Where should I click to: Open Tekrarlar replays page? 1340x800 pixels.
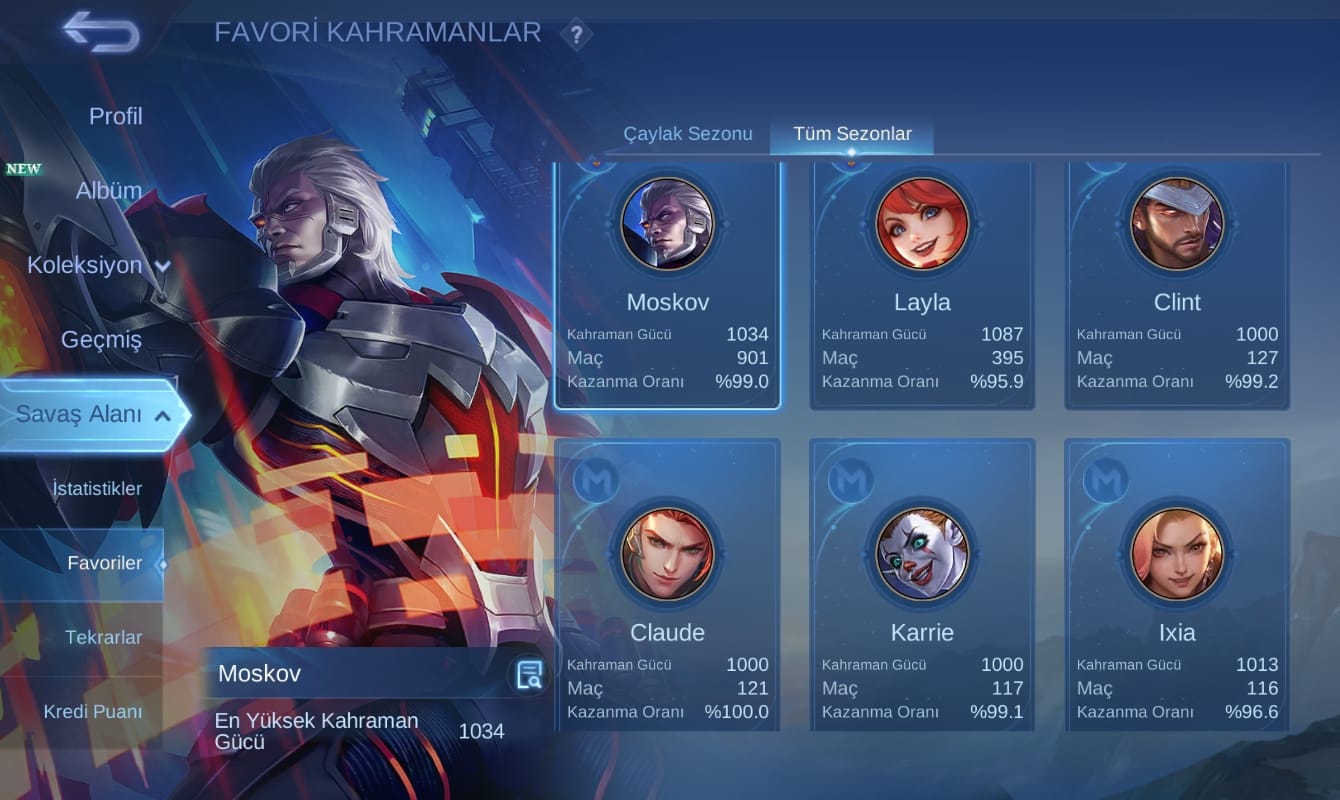(x=103, y=637)
